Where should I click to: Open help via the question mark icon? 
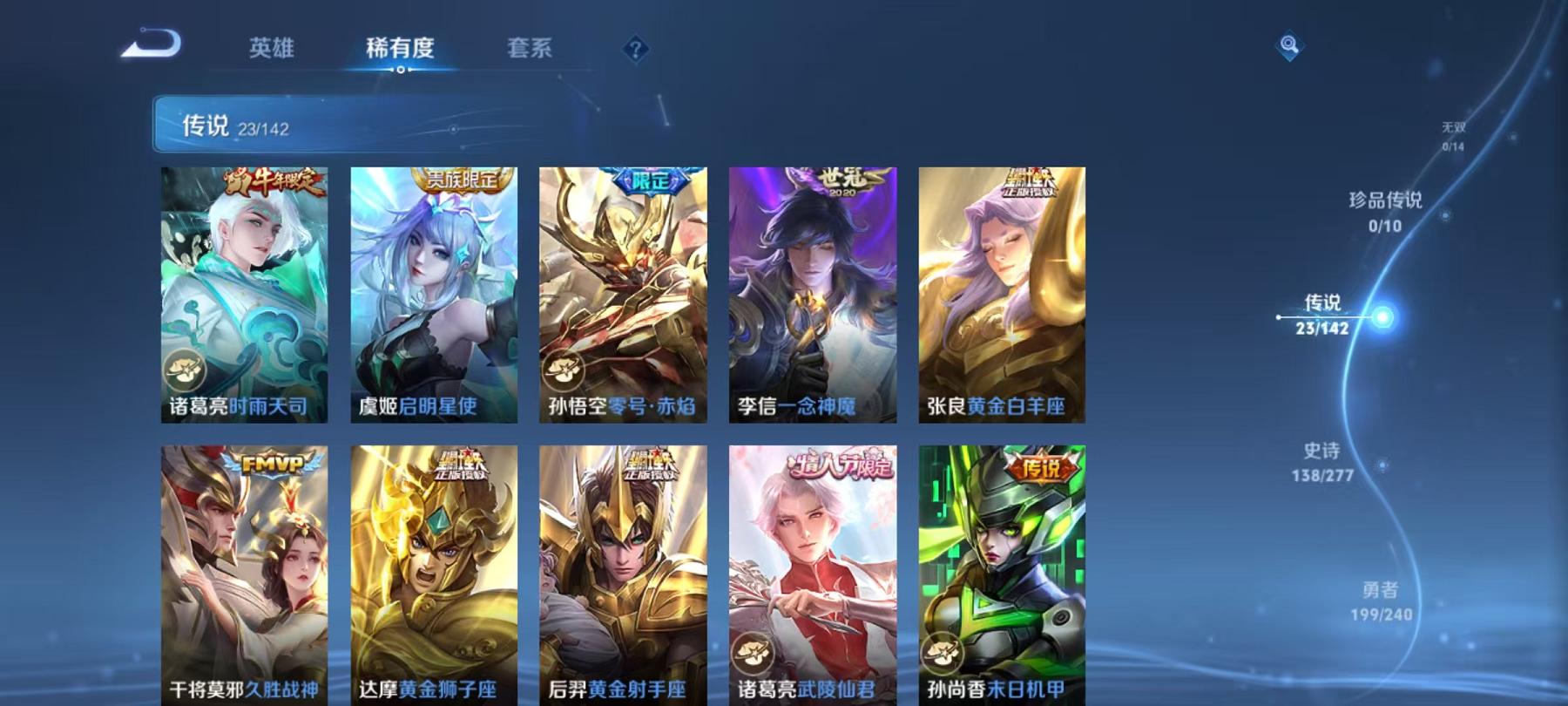point(636,48)
